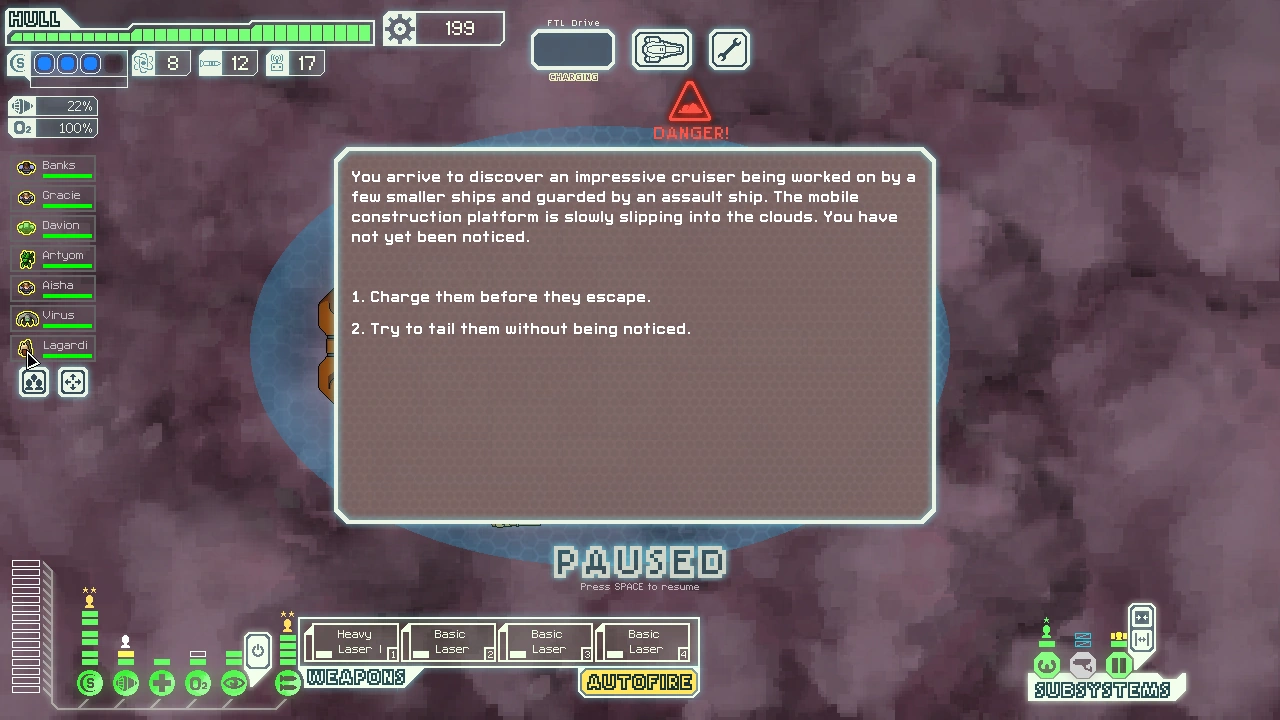Viewport: 1280px width, 720px height.
Task: Toggle the Autofire button
Action: (639, 683)
